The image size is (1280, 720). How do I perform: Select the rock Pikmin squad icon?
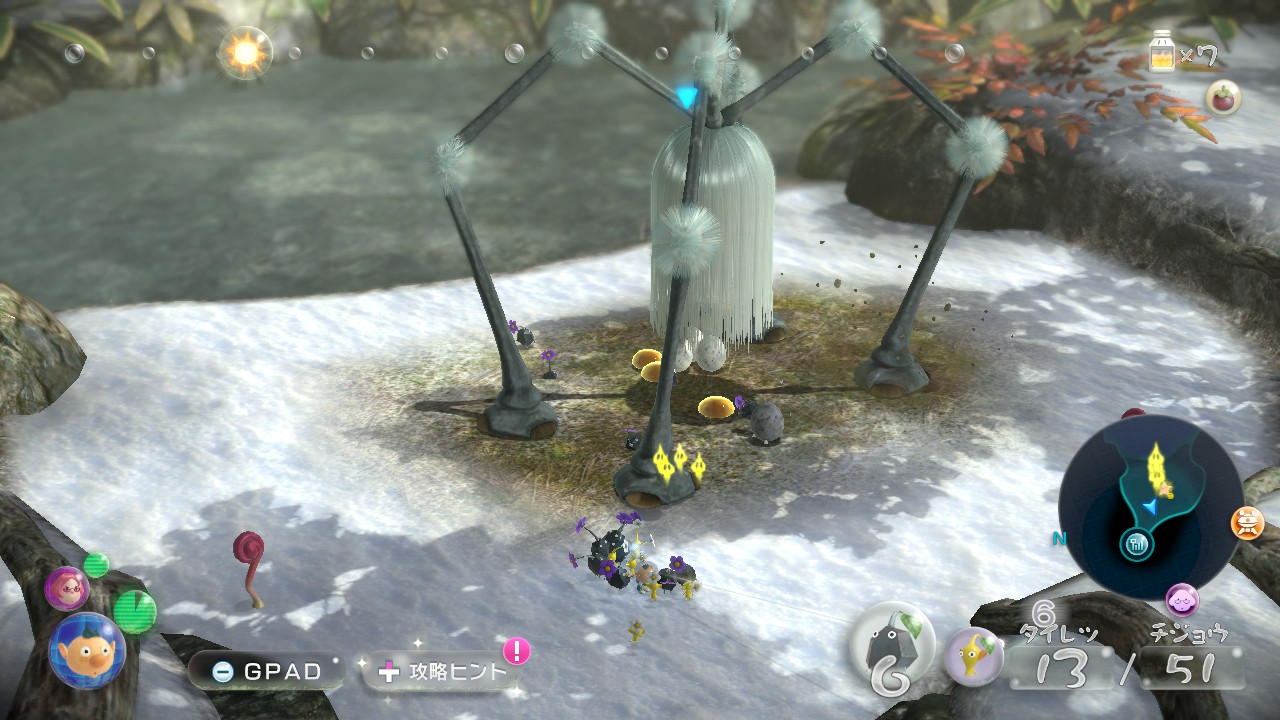pos(892,647)
